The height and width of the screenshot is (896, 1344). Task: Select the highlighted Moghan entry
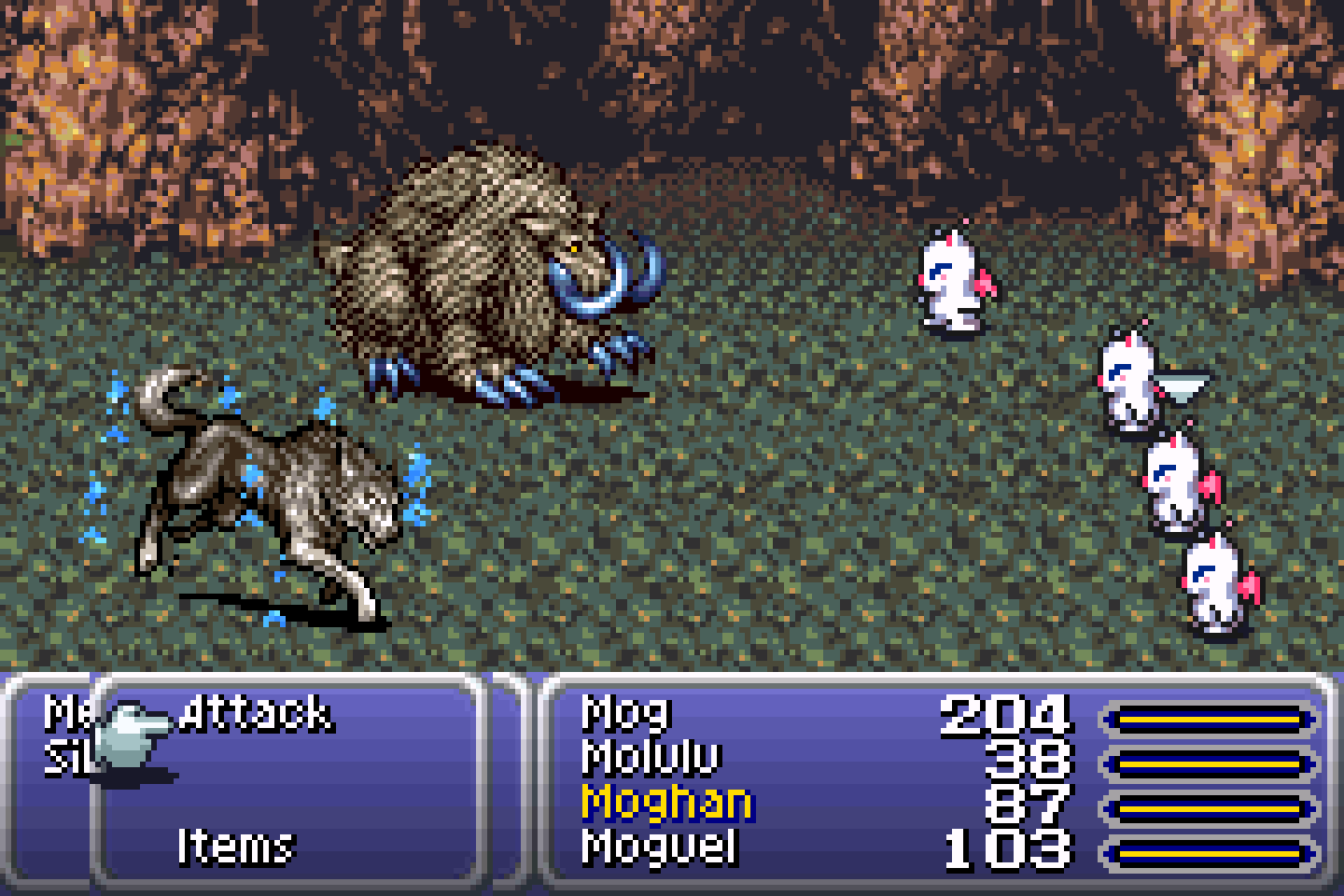pos(665,802)
